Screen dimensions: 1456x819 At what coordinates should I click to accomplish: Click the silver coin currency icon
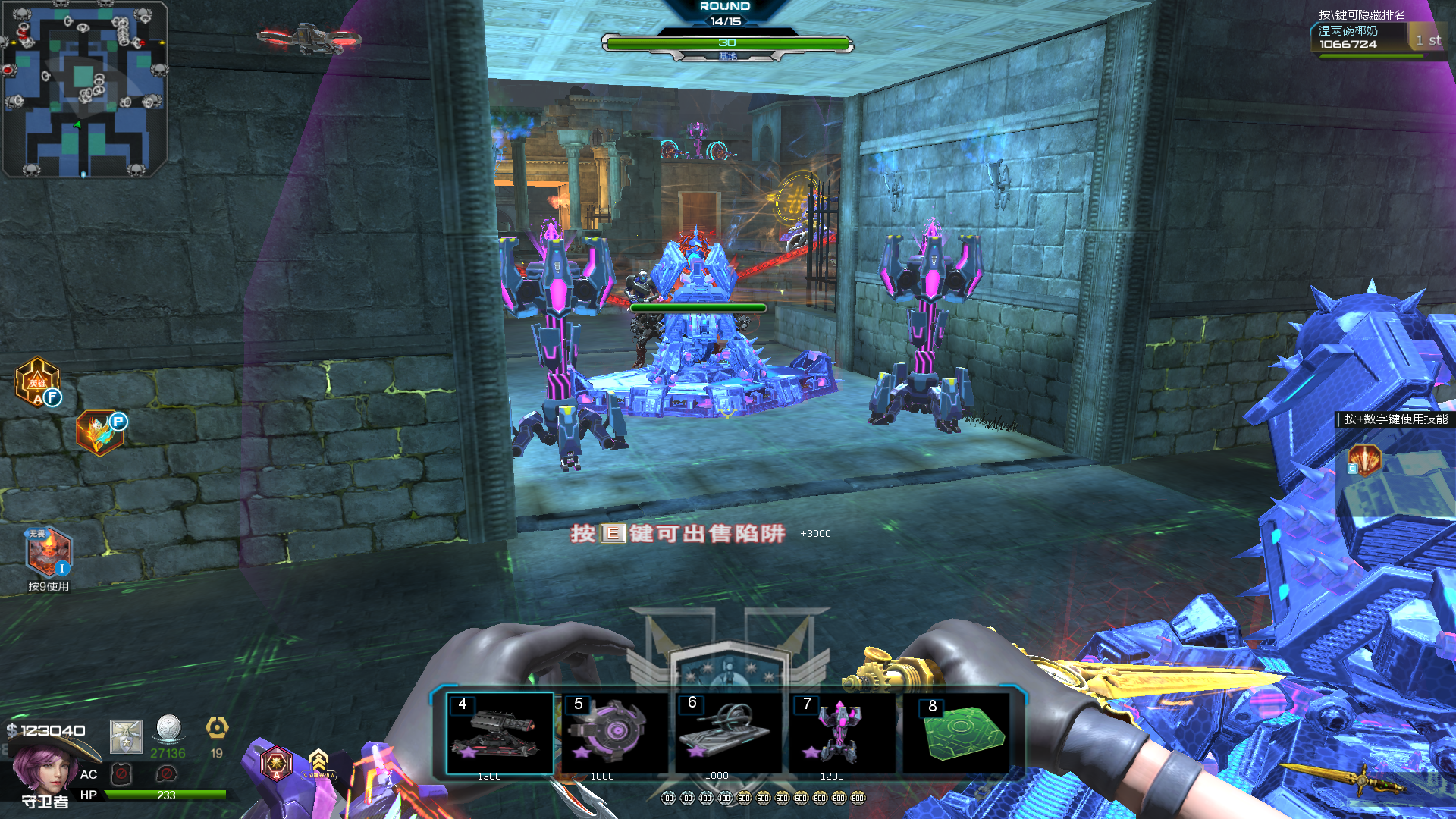point(168,729)
